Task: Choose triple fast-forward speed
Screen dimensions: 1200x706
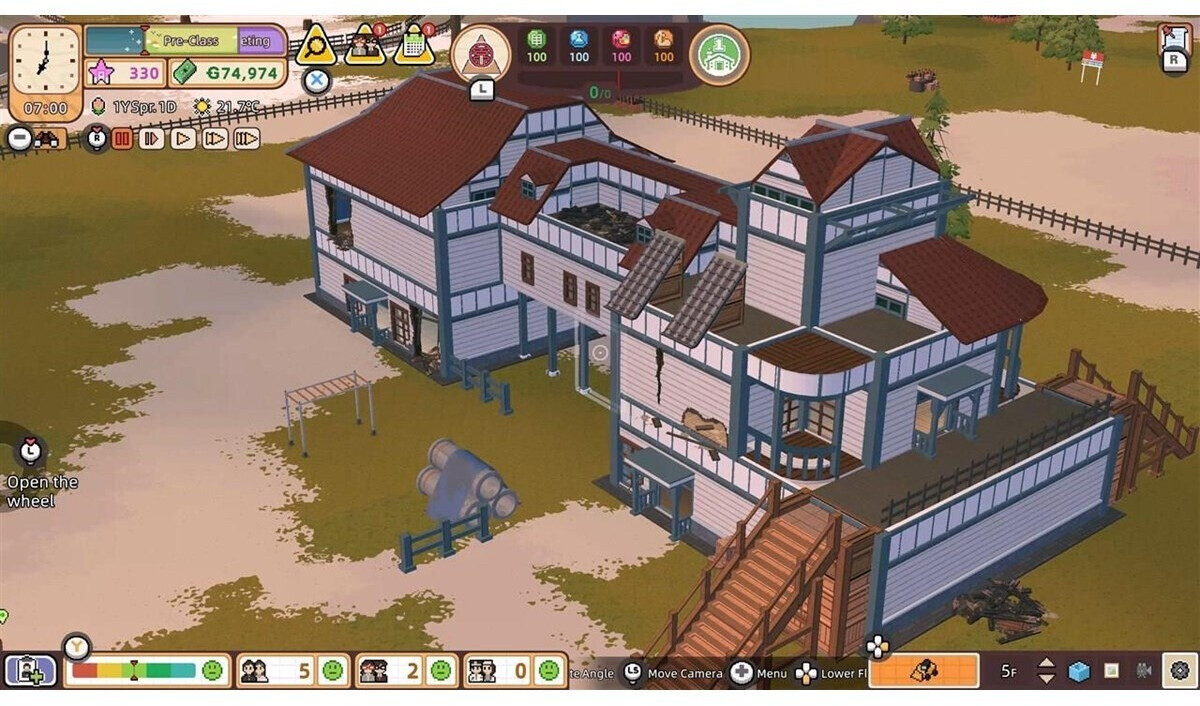Action: 247,139
